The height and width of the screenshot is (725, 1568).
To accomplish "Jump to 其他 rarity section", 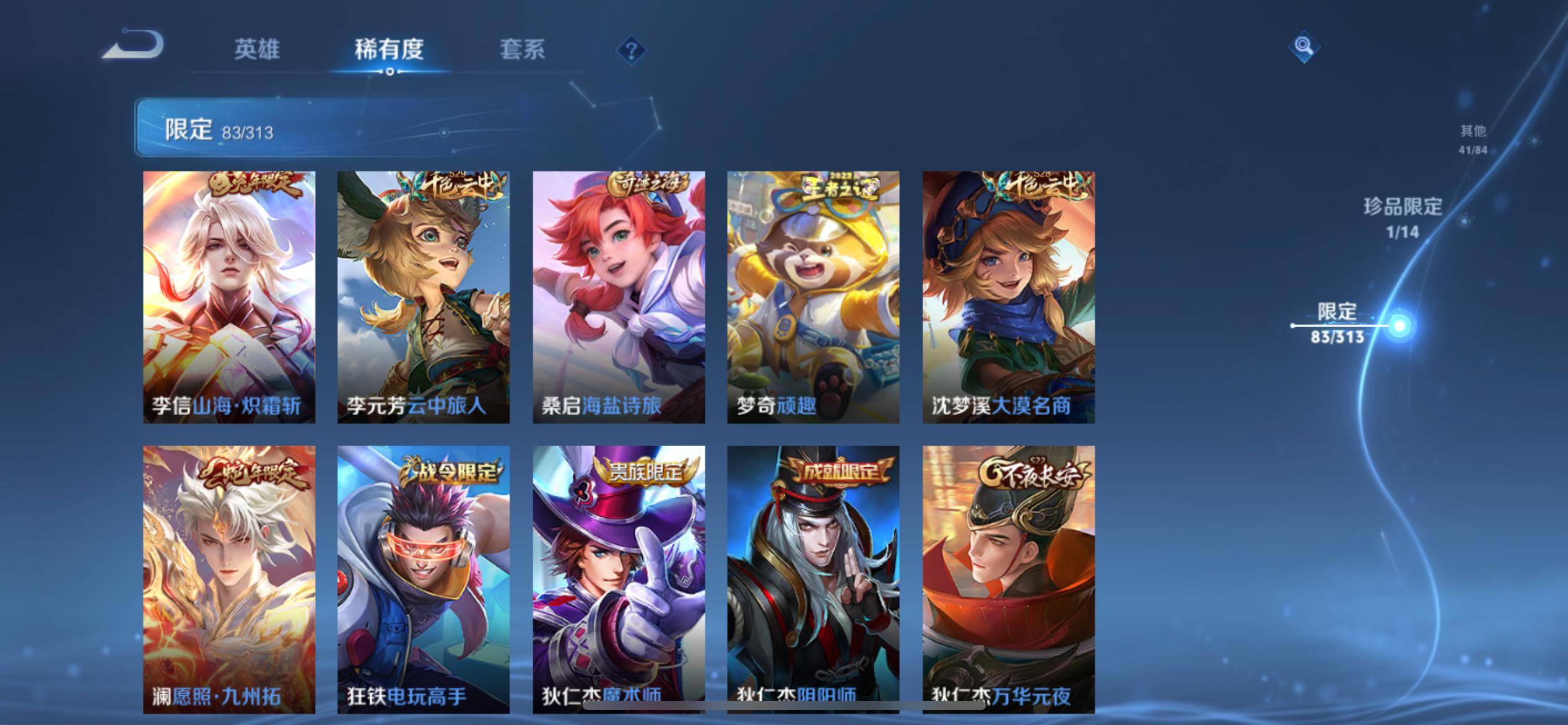I will click(x=1473, y=139).
